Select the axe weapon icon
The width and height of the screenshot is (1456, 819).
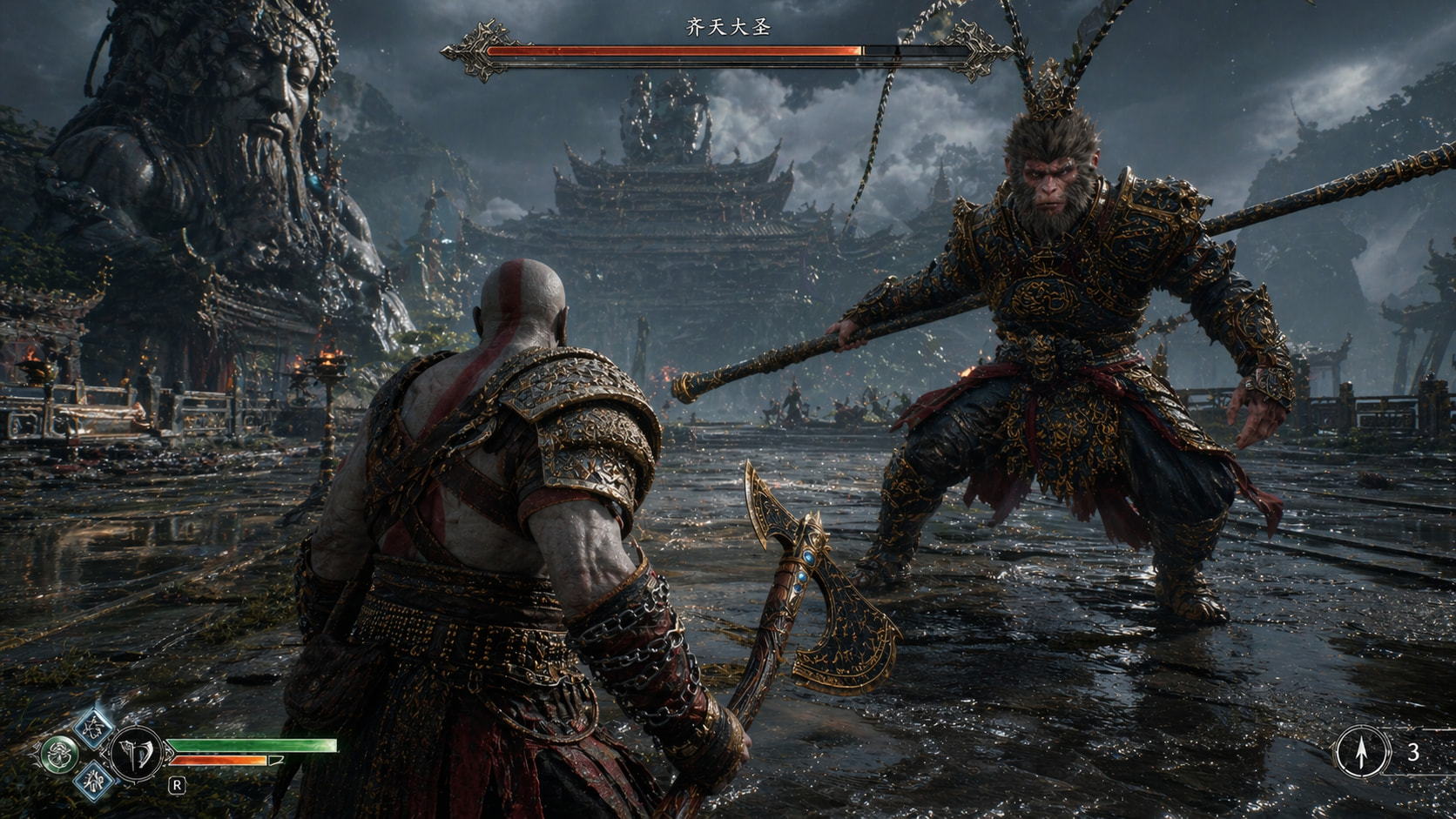[137, 752]
